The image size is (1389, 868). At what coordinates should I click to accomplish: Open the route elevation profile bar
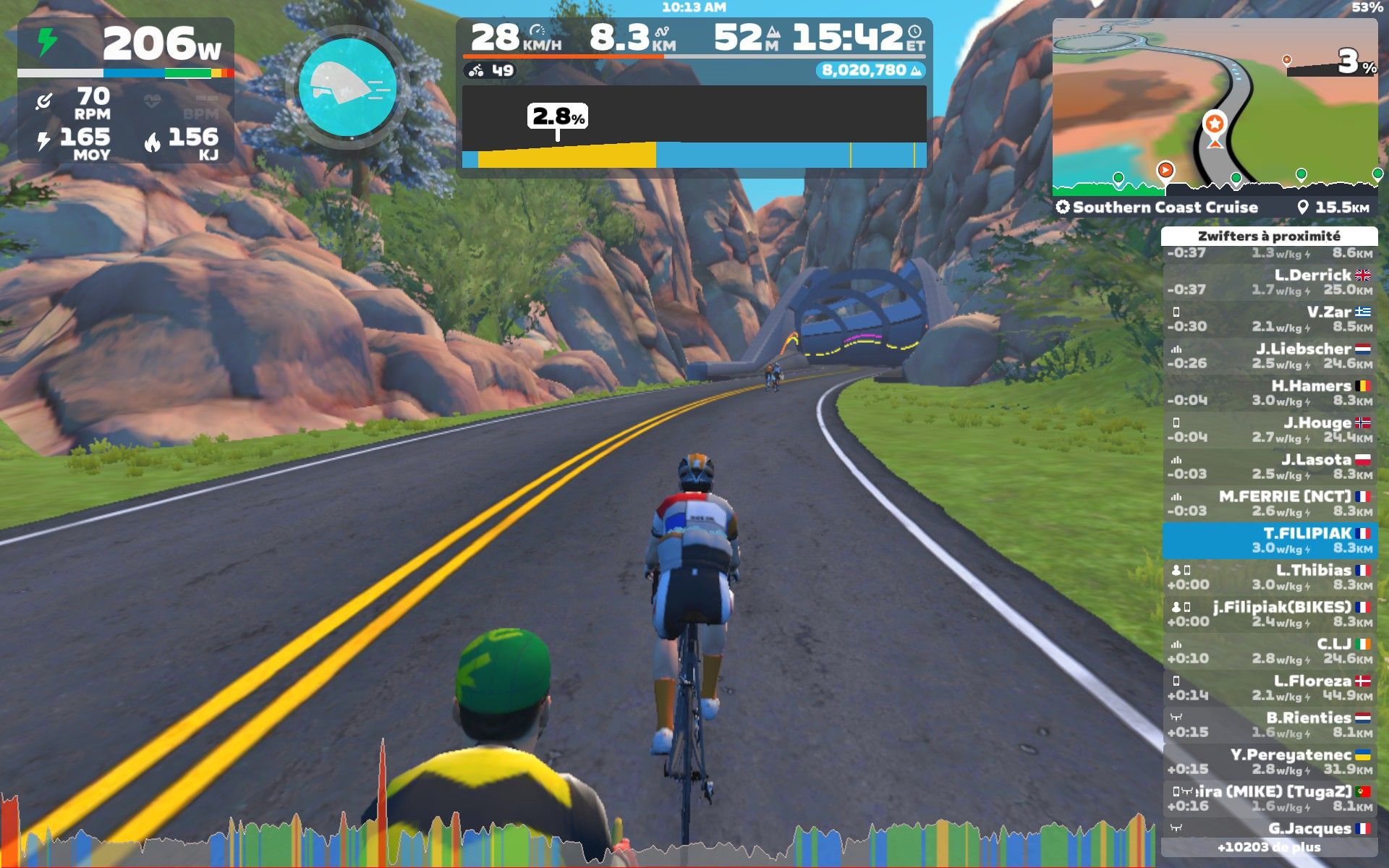(694, 127)
